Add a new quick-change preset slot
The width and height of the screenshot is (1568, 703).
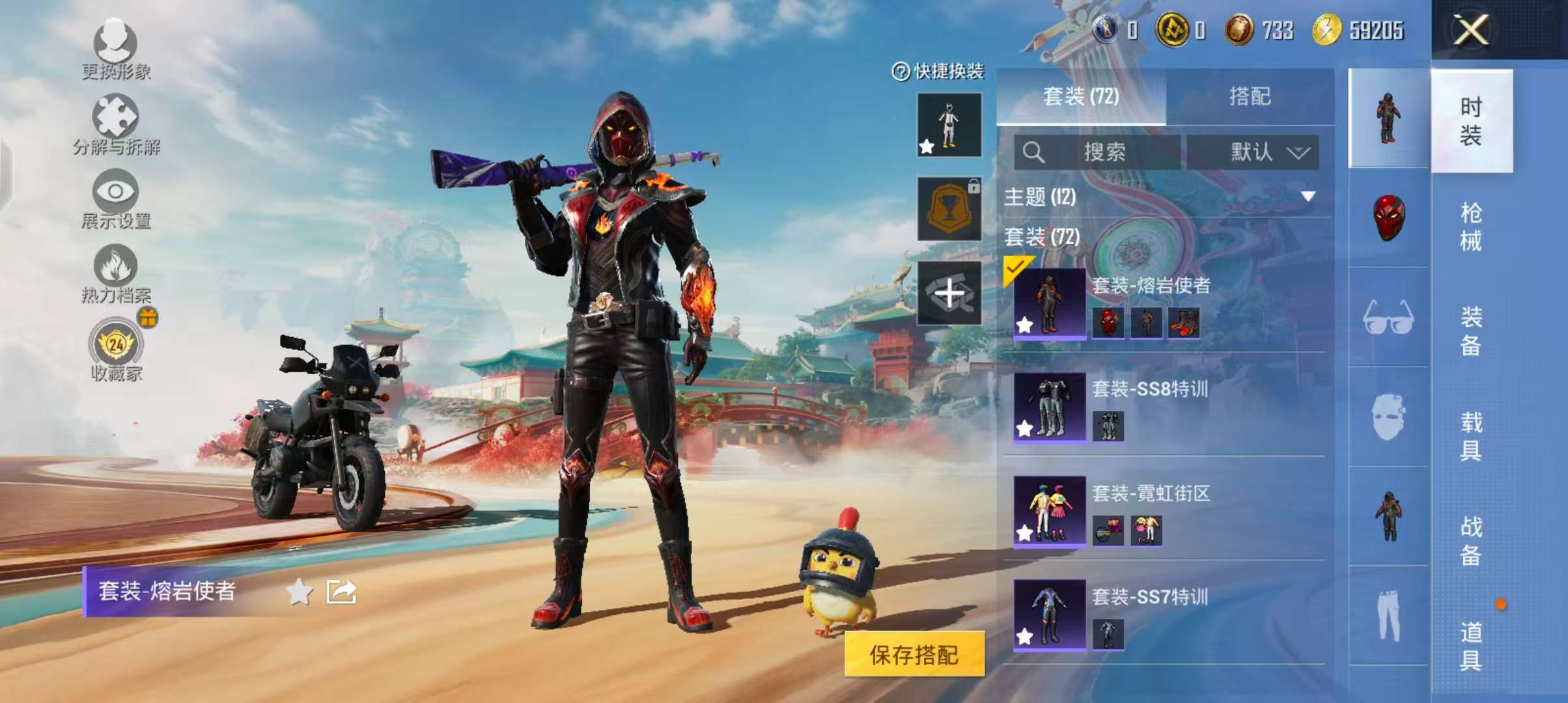[949, 294]
